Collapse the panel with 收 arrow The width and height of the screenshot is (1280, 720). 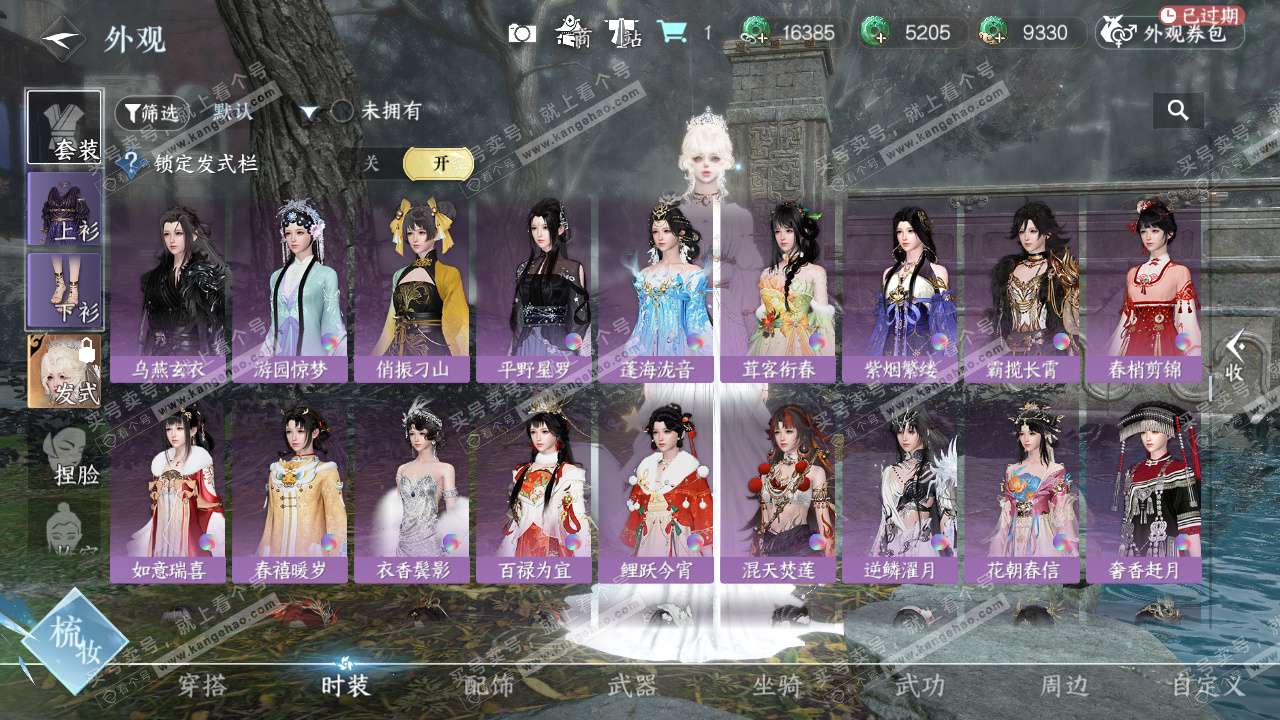pos(1236,357)
